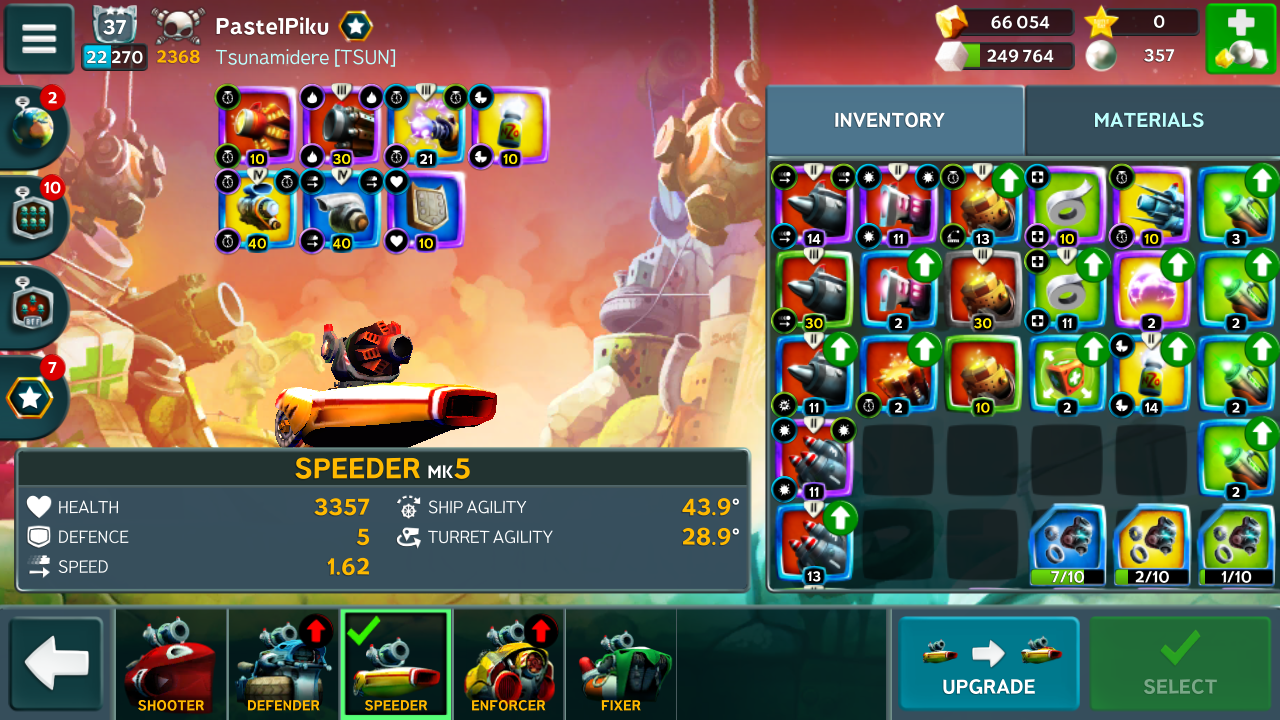Choose the Defender ship
This screenshot has height=720, width=1280.
pyautogui.click(x=283, y=664)
